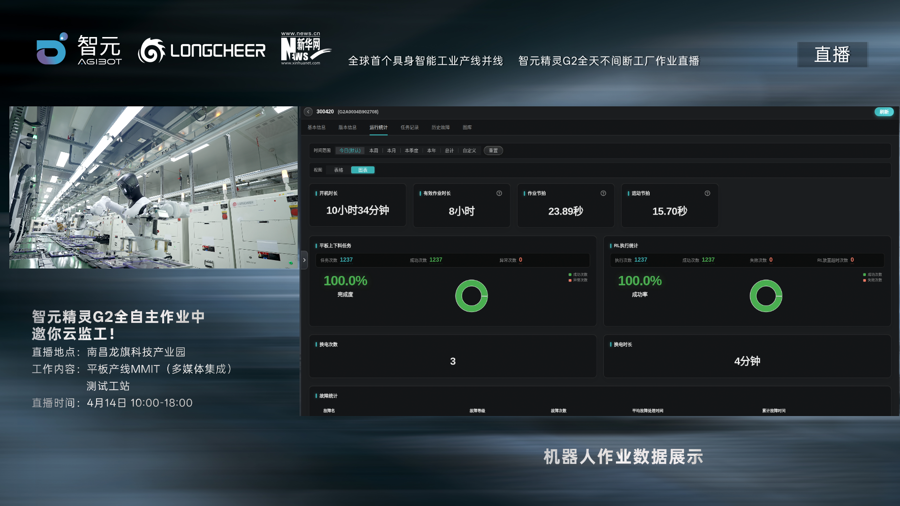Show 总计 statistics
900x506 pixels.
click(x=449, y=151)
